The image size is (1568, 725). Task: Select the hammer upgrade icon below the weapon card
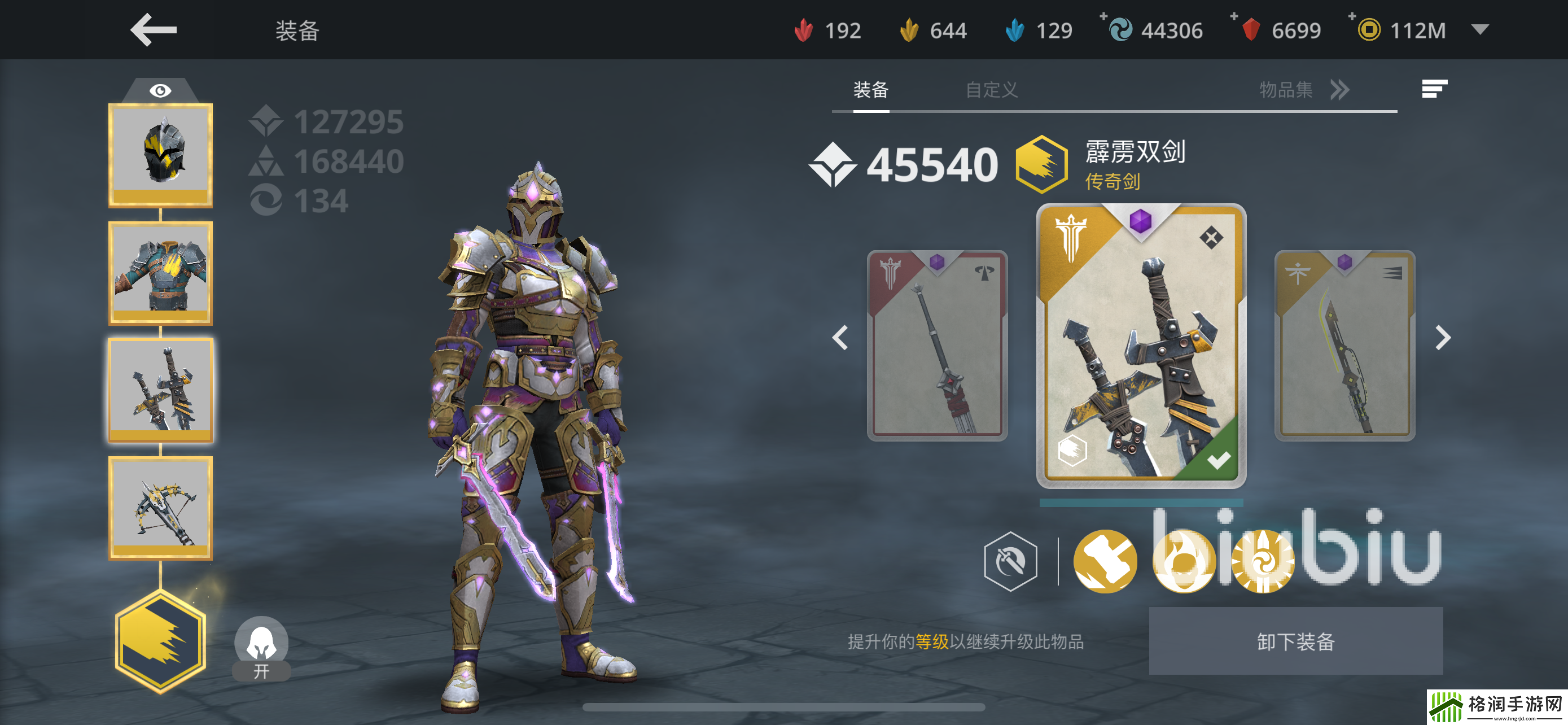[x=1105, y=563]
